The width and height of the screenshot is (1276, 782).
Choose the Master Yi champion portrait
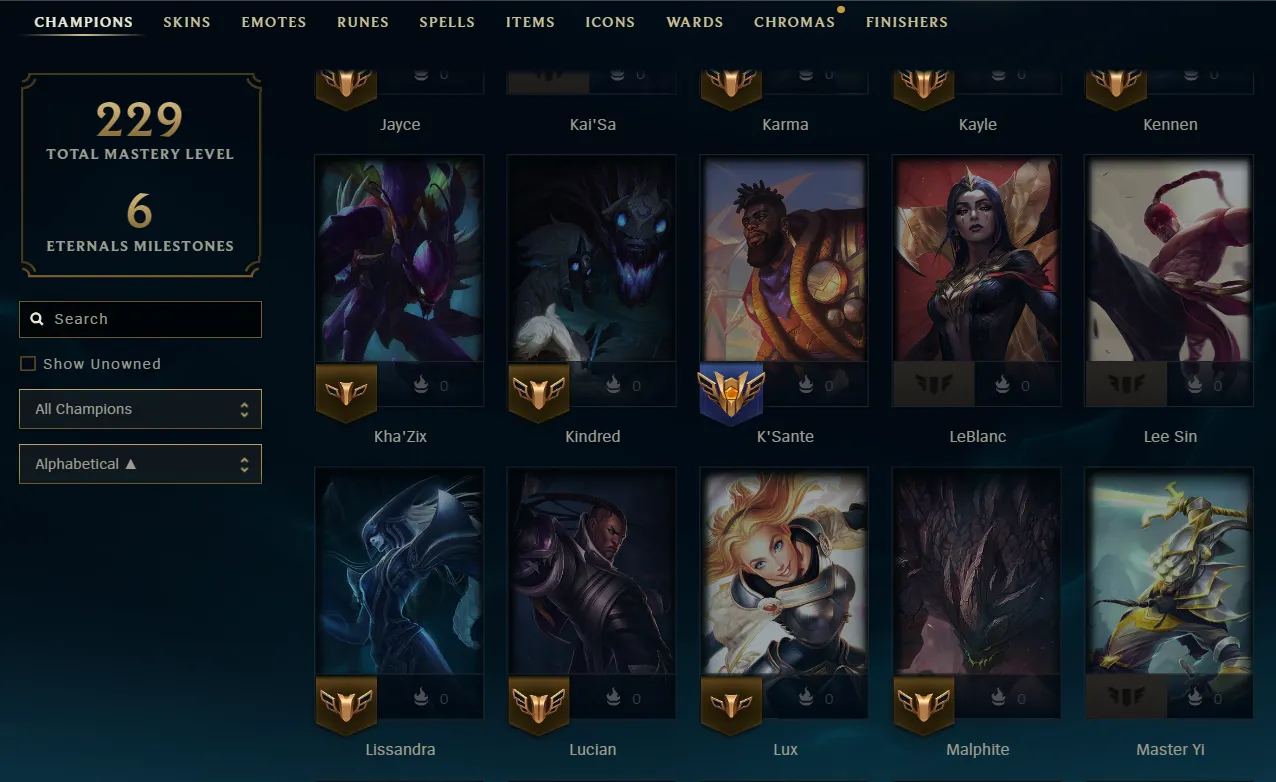[1169, 572]
